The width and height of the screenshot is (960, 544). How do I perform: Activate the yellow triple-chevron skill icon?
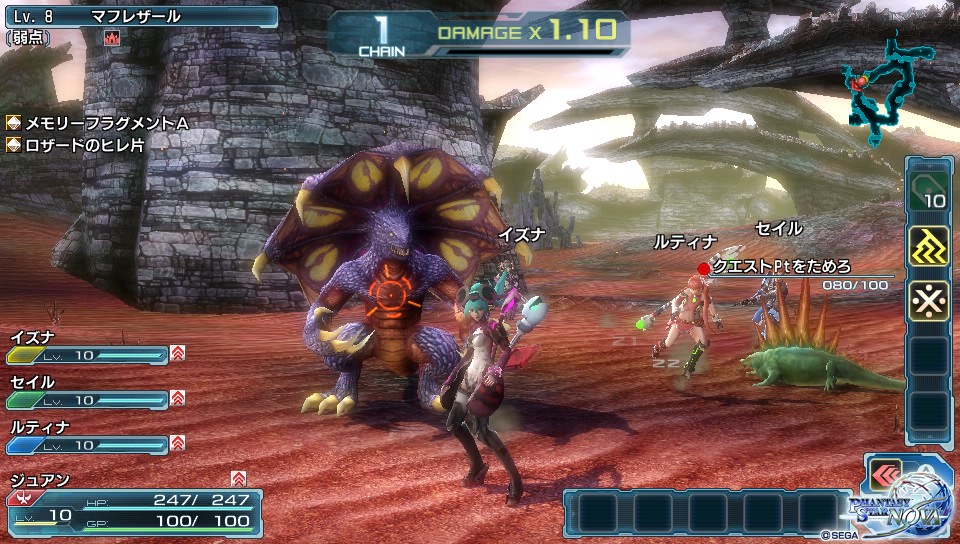click(928, 247)
